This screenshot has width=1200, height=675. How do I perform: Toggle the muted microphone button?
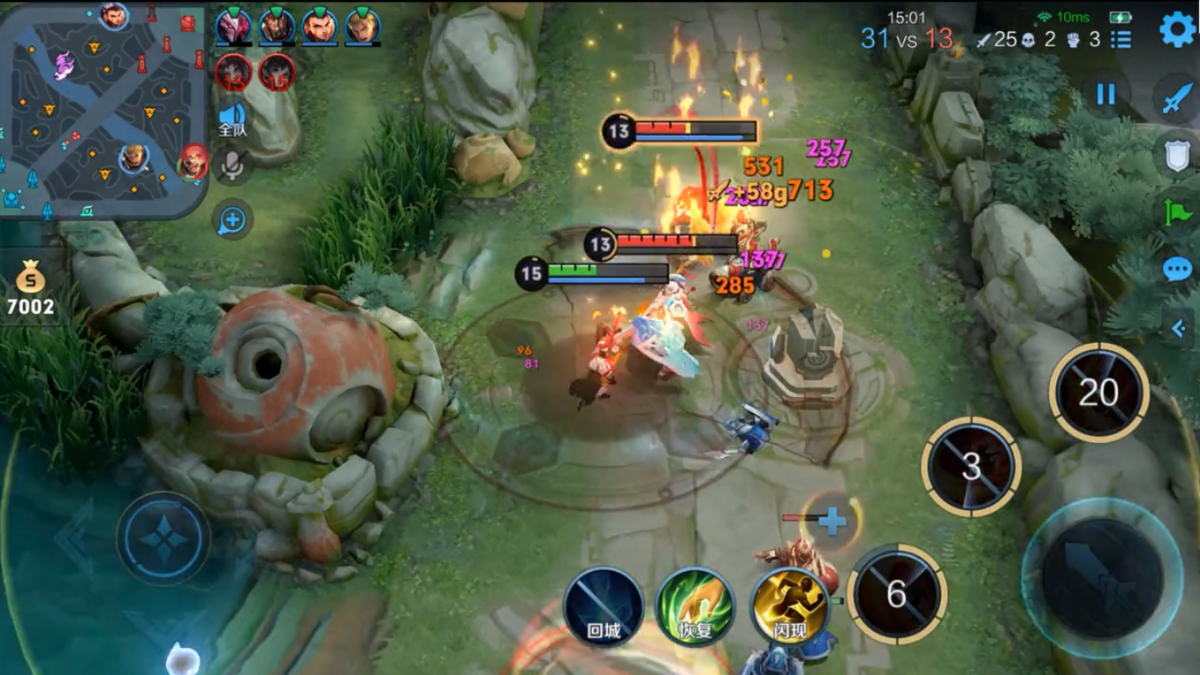(x=232, y=167)
